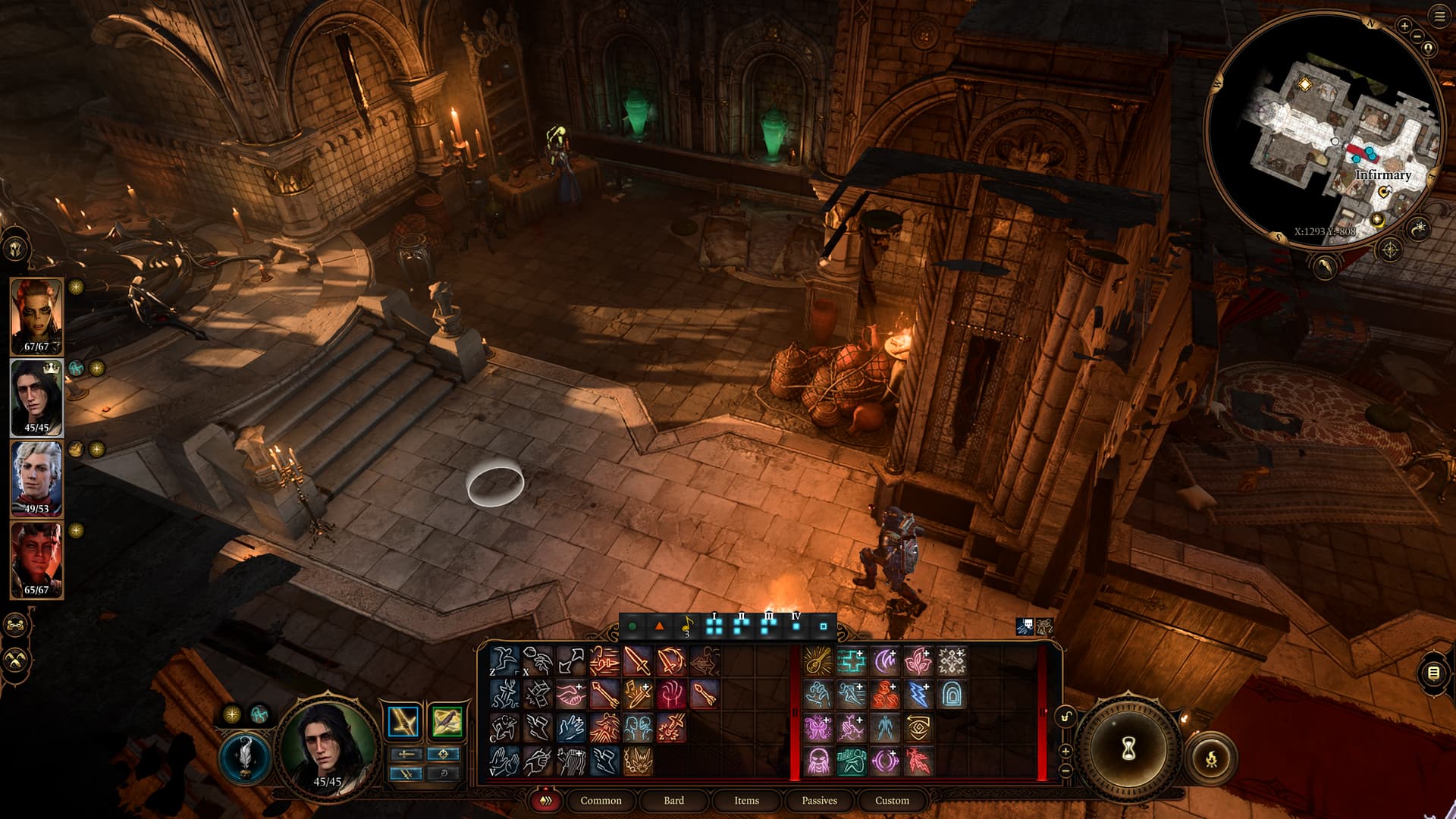Select the red-haired companion portrait
This screenshot has height=819, width=1456.
(x=36, y=315)
